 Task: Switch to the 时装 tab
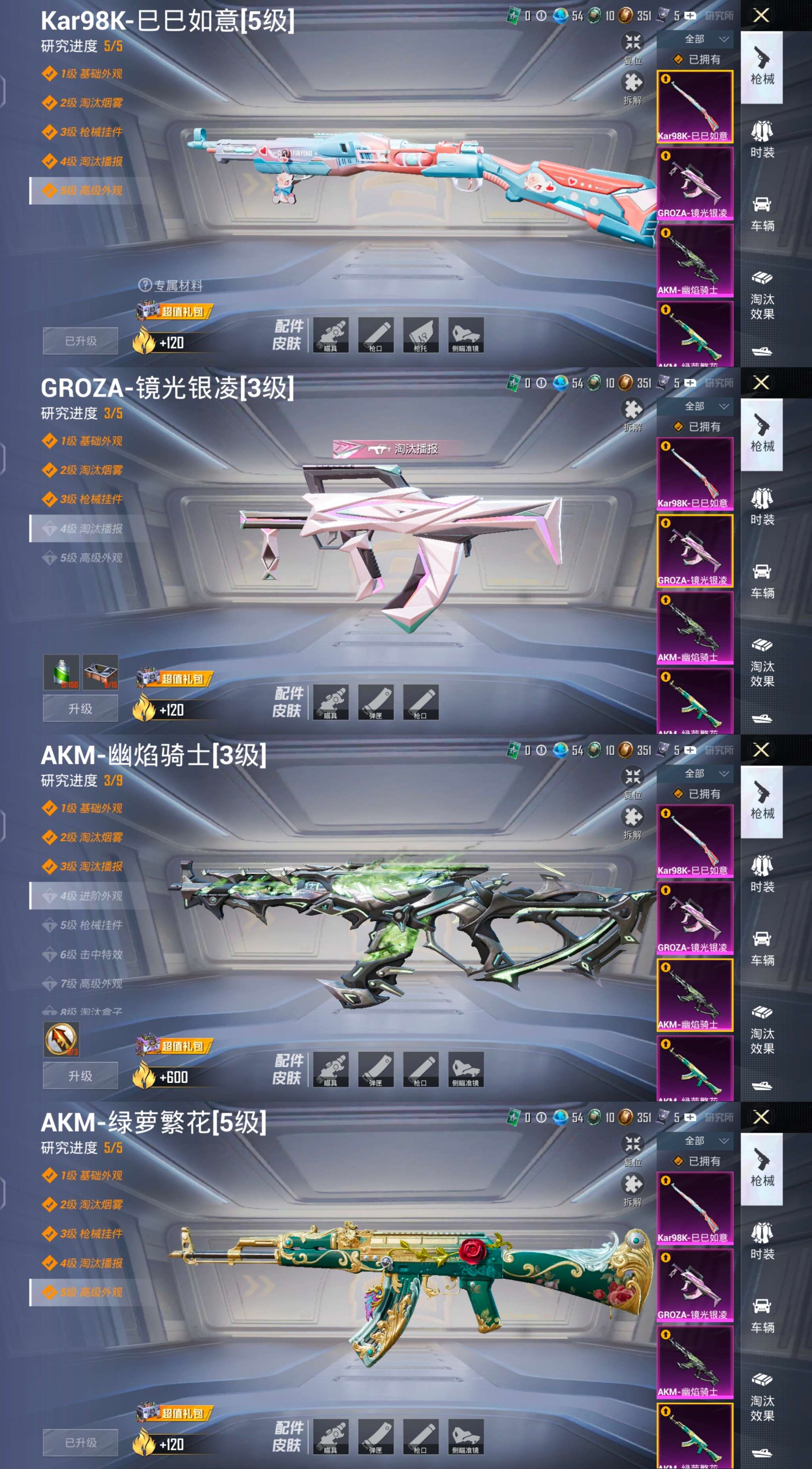click(x=762, y=141)
